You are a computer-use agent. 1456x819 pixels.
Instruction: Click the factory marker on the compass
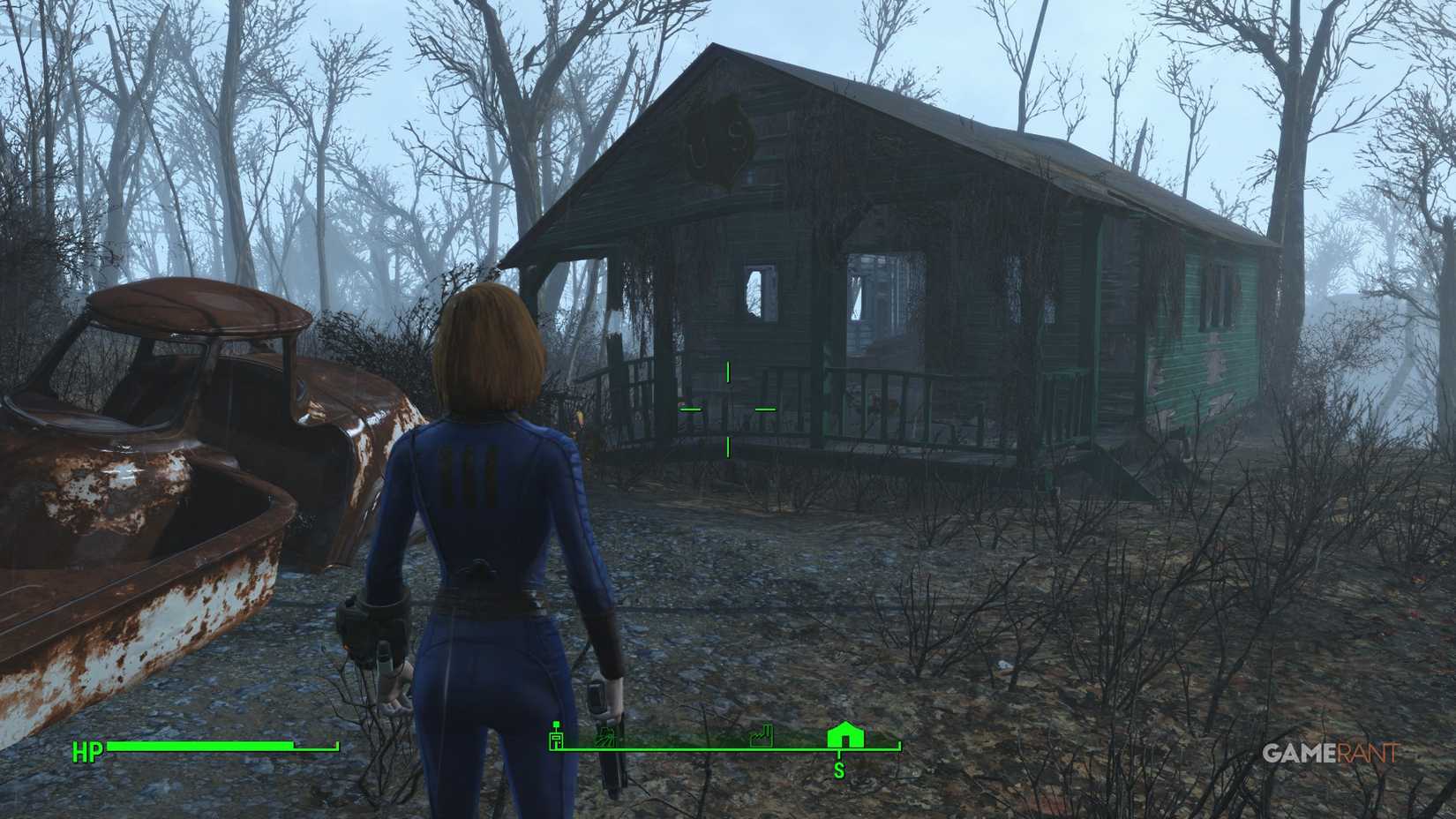pyautogui.click(x=761, y=737)
